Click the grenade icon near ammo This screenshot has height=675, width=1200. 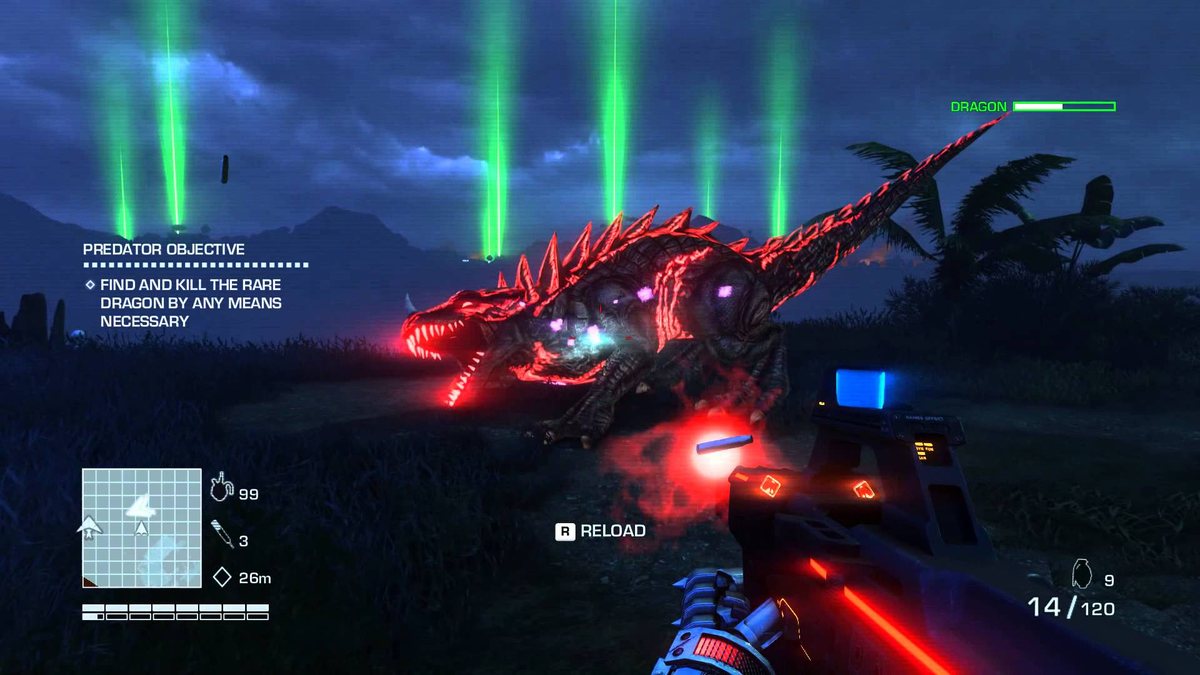pos(1081,572)
